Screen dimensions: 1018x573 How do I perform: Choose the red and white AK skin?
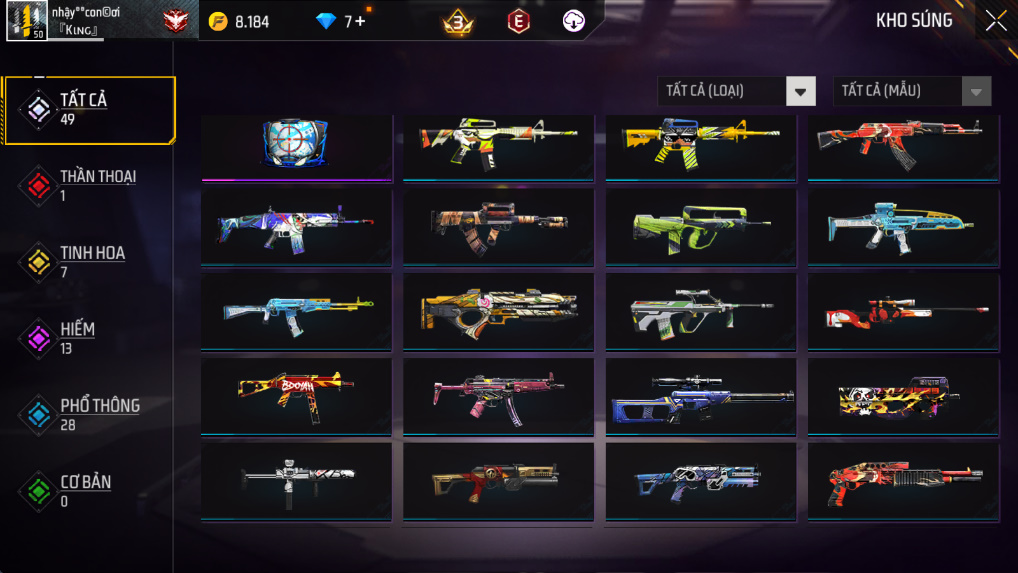903,143
